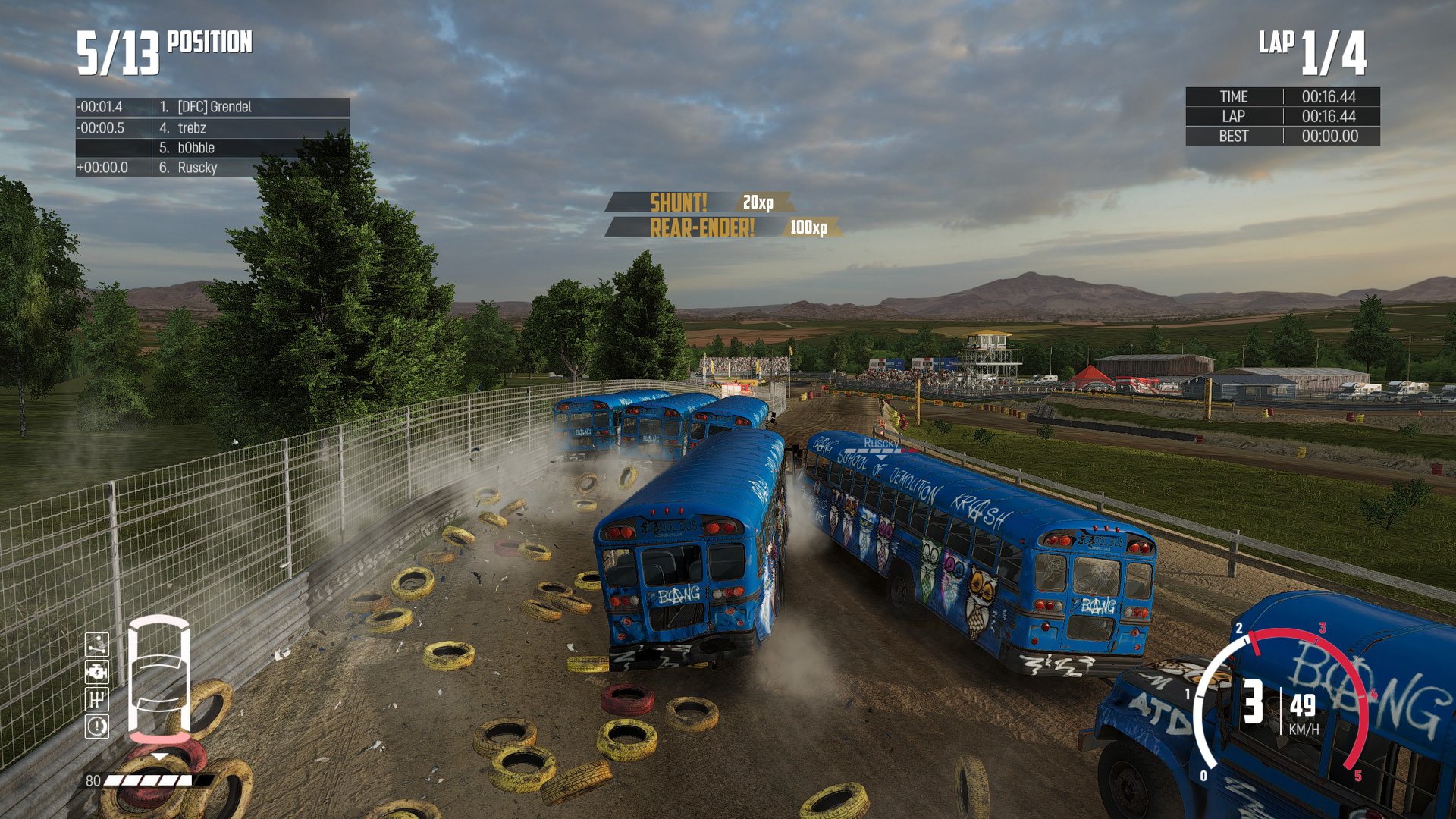Collapse the Ruscky position row
1456x819 pixels.
tap(212, 168)
